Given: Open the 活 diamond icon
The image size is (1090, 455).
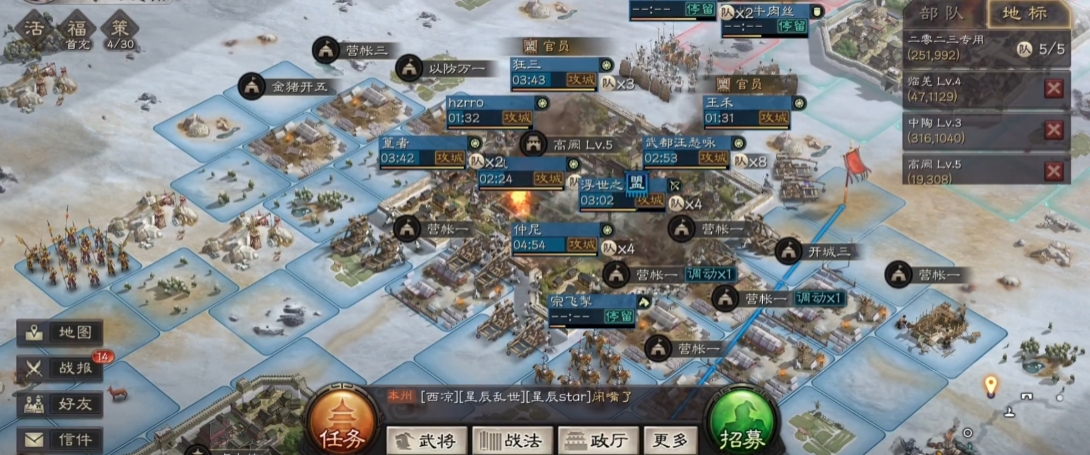Looking at the screenshot, I should 33,27.
